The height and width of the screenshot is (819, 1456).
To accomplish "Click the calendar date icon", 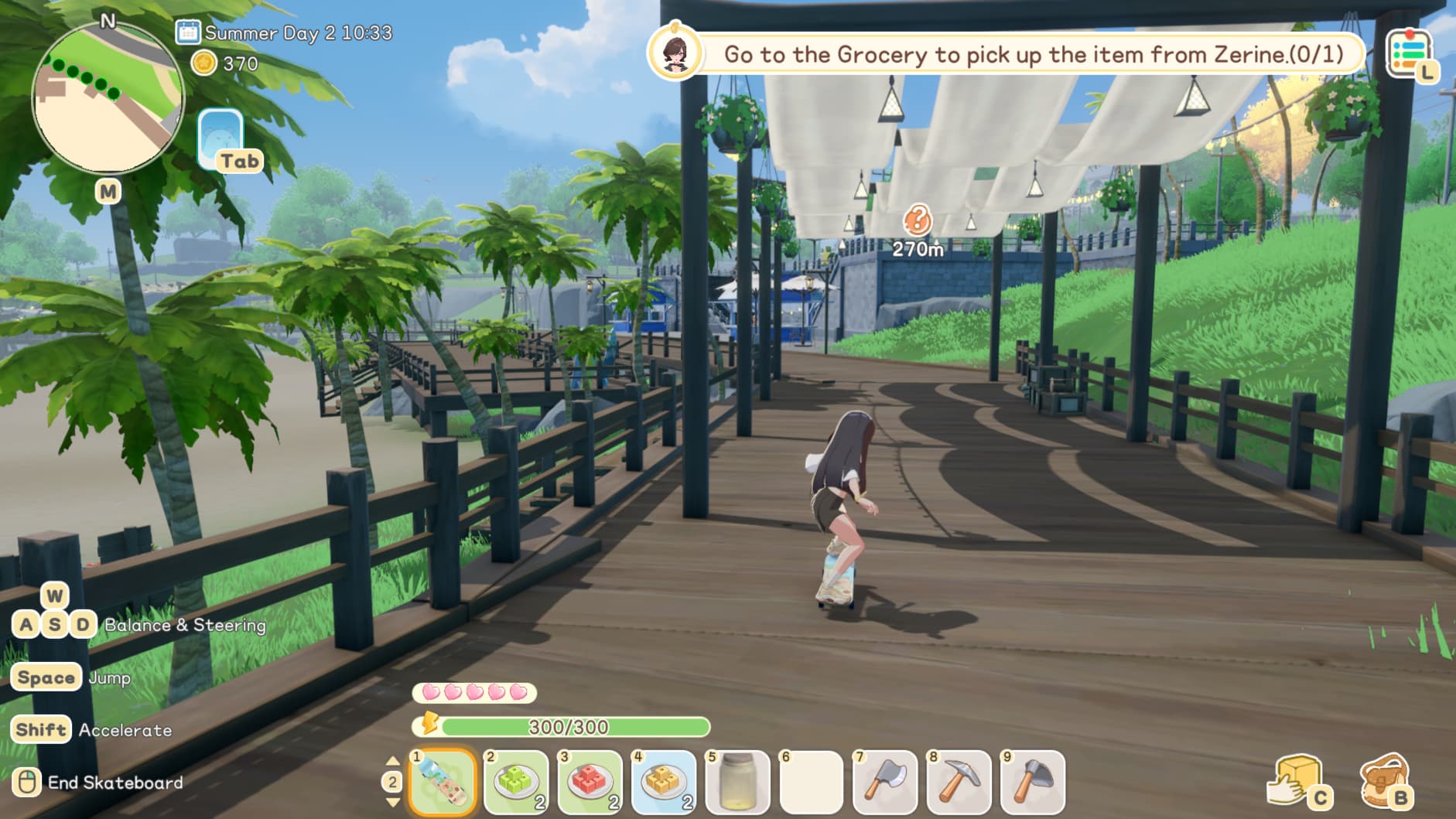I will pos(188,32).
